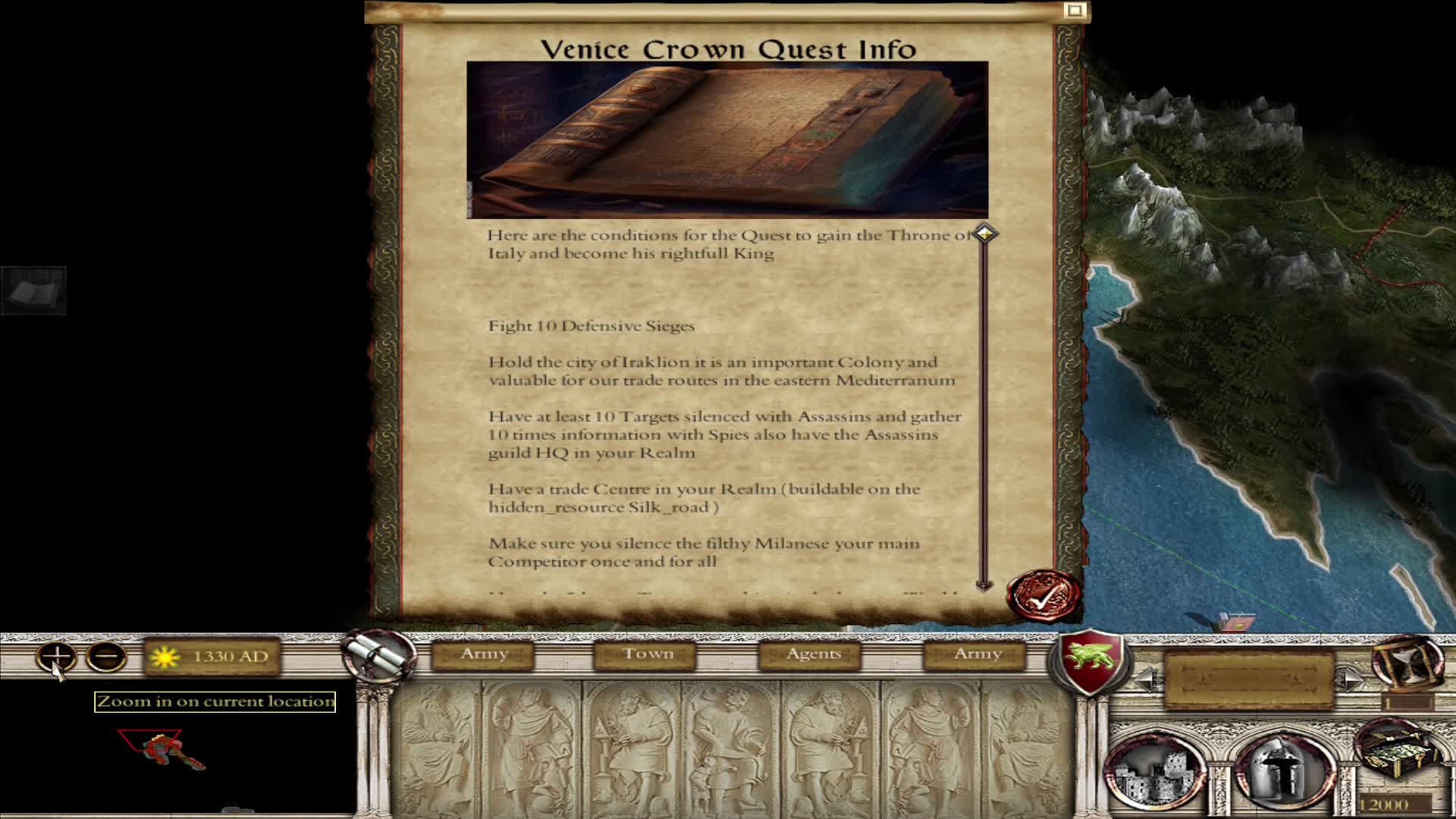Click the faded book icon on left edge

pos(34,292)
